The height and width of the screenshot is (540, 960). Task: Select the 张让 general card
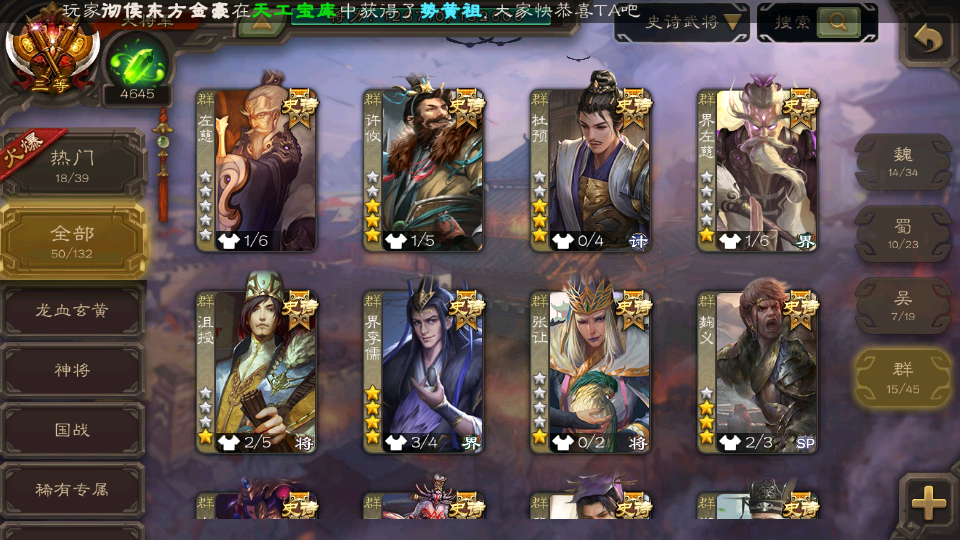pyautogui.click(x=591, y=370)
